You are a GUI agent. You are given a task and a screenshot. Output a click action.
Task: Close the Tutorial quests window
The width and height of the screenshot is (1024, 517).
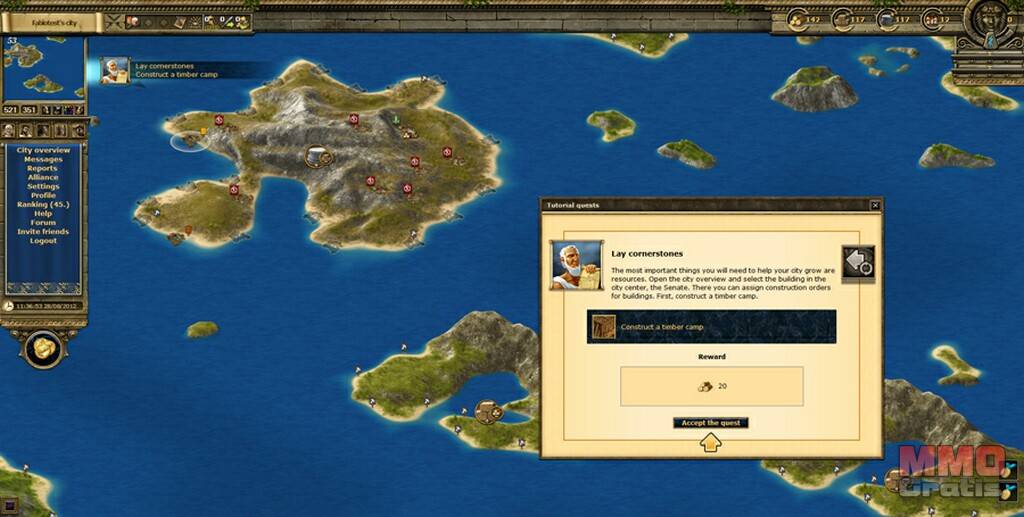tap(875, 205)
